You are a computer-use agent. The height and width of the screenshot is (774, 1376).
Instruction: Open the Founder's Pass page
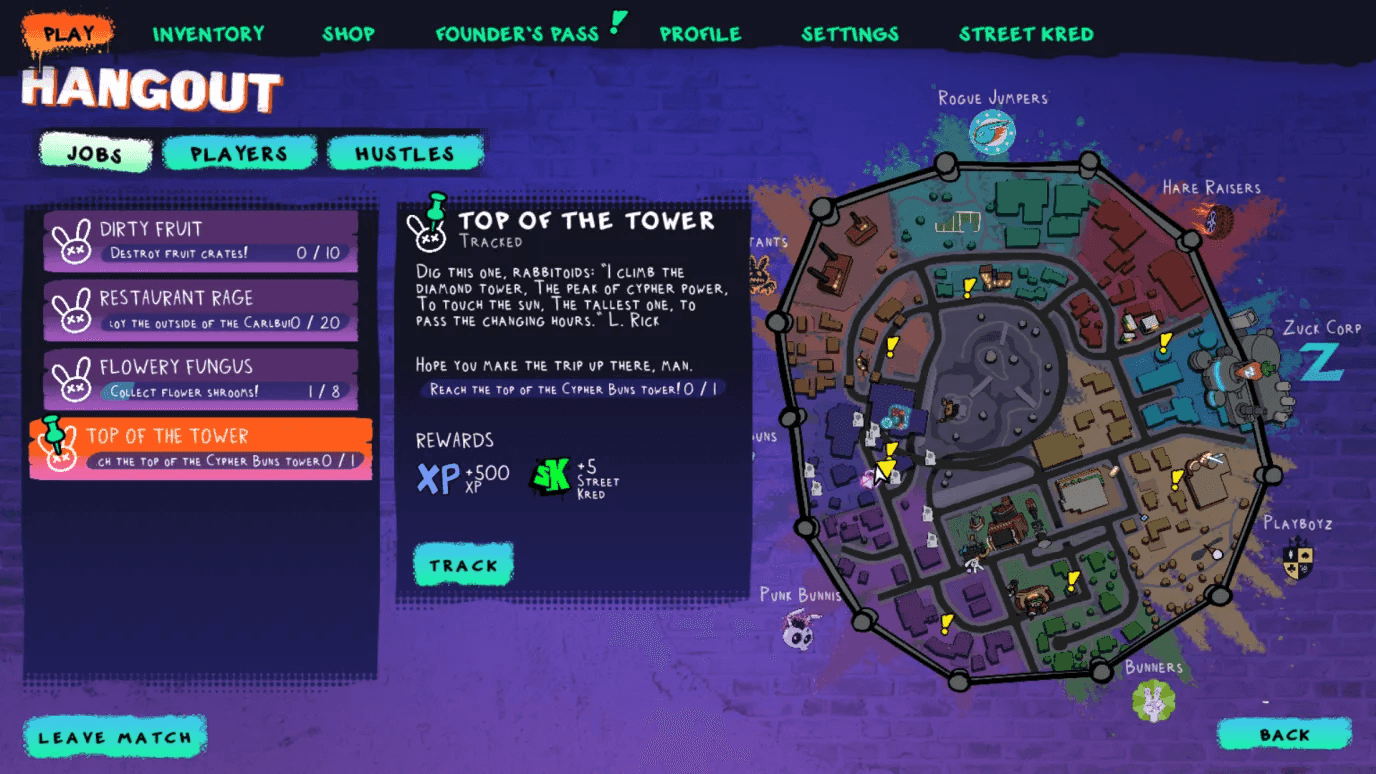517,34
